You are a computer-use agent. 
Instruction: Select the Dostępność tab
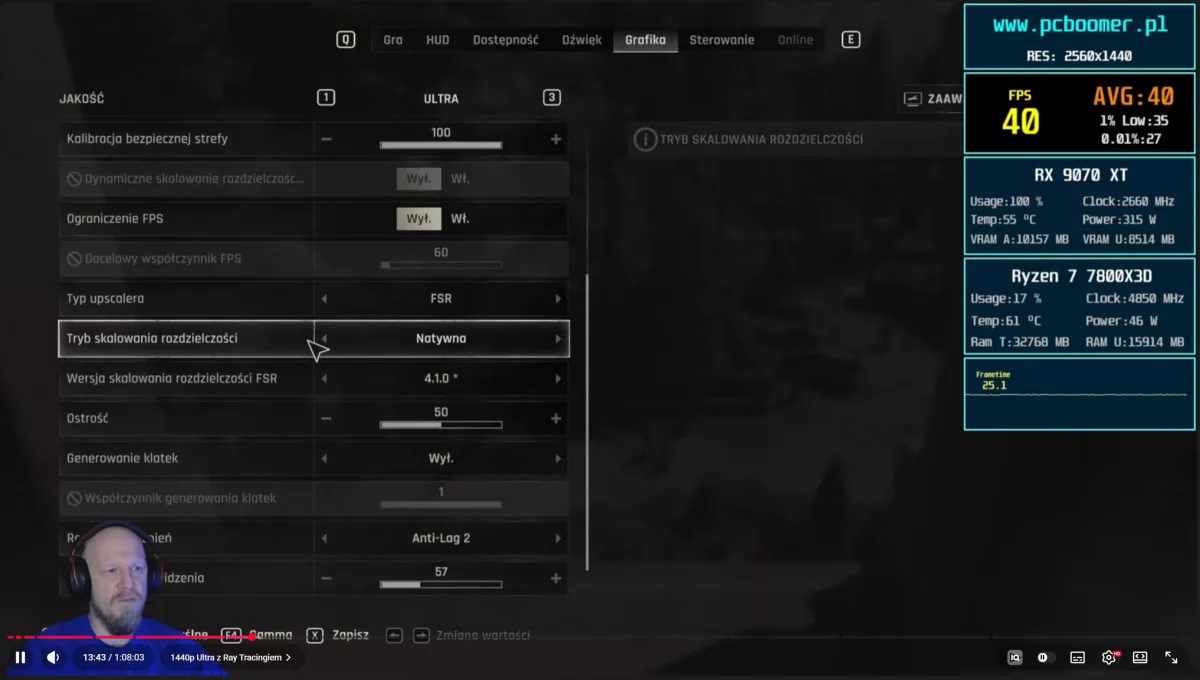(505, 40)
